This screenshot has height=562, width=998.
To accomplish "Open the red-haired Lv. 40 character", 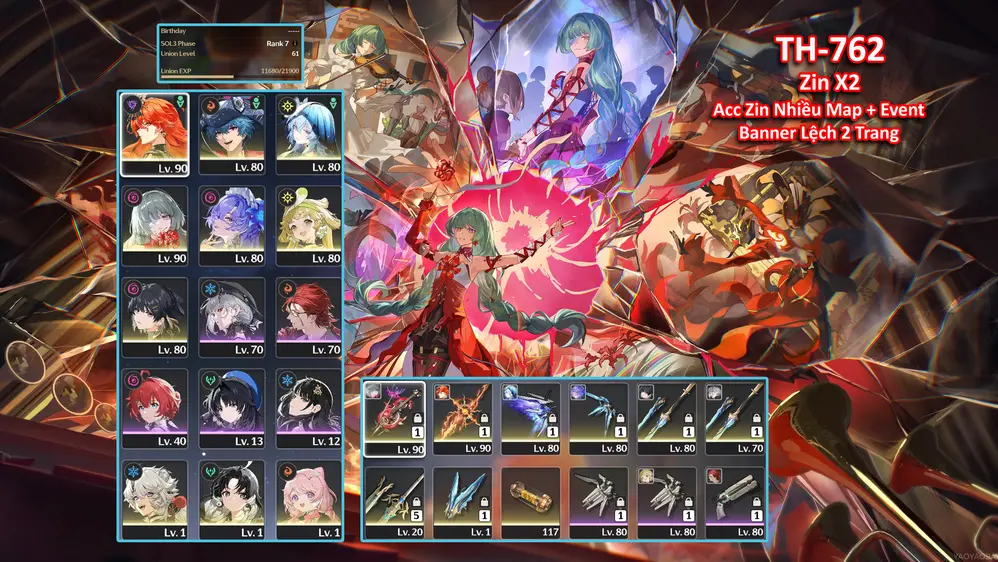I will click(x=155, y=407).
